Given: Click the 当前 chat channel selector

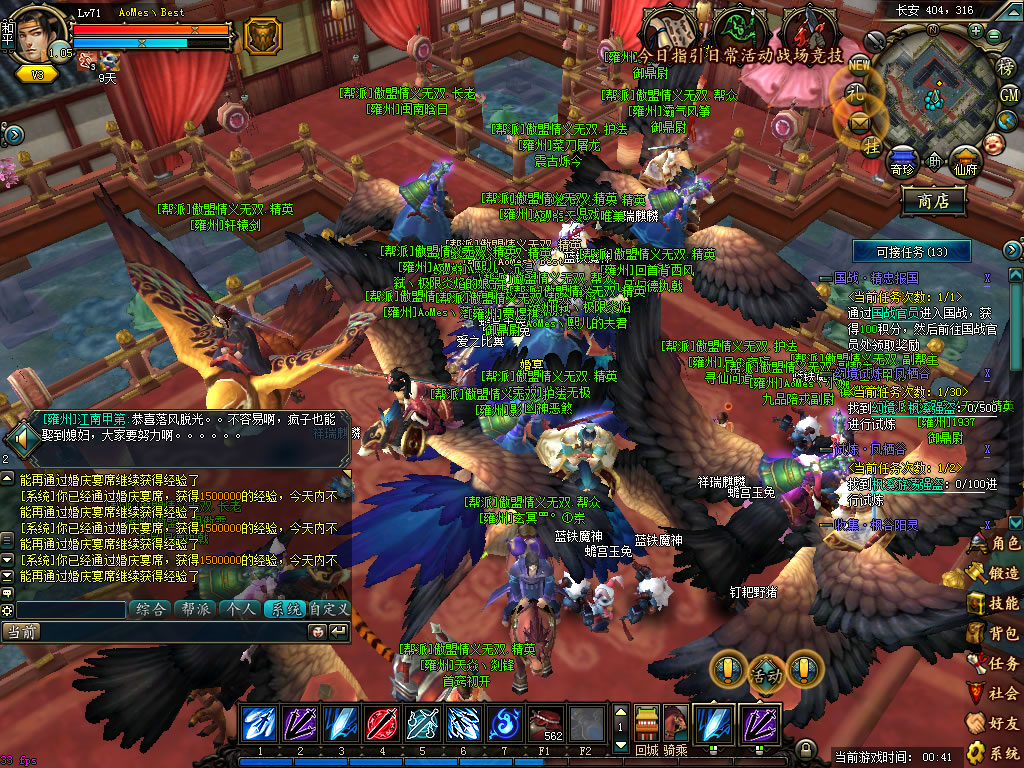Looking at the screenshot, I should 22,631.
